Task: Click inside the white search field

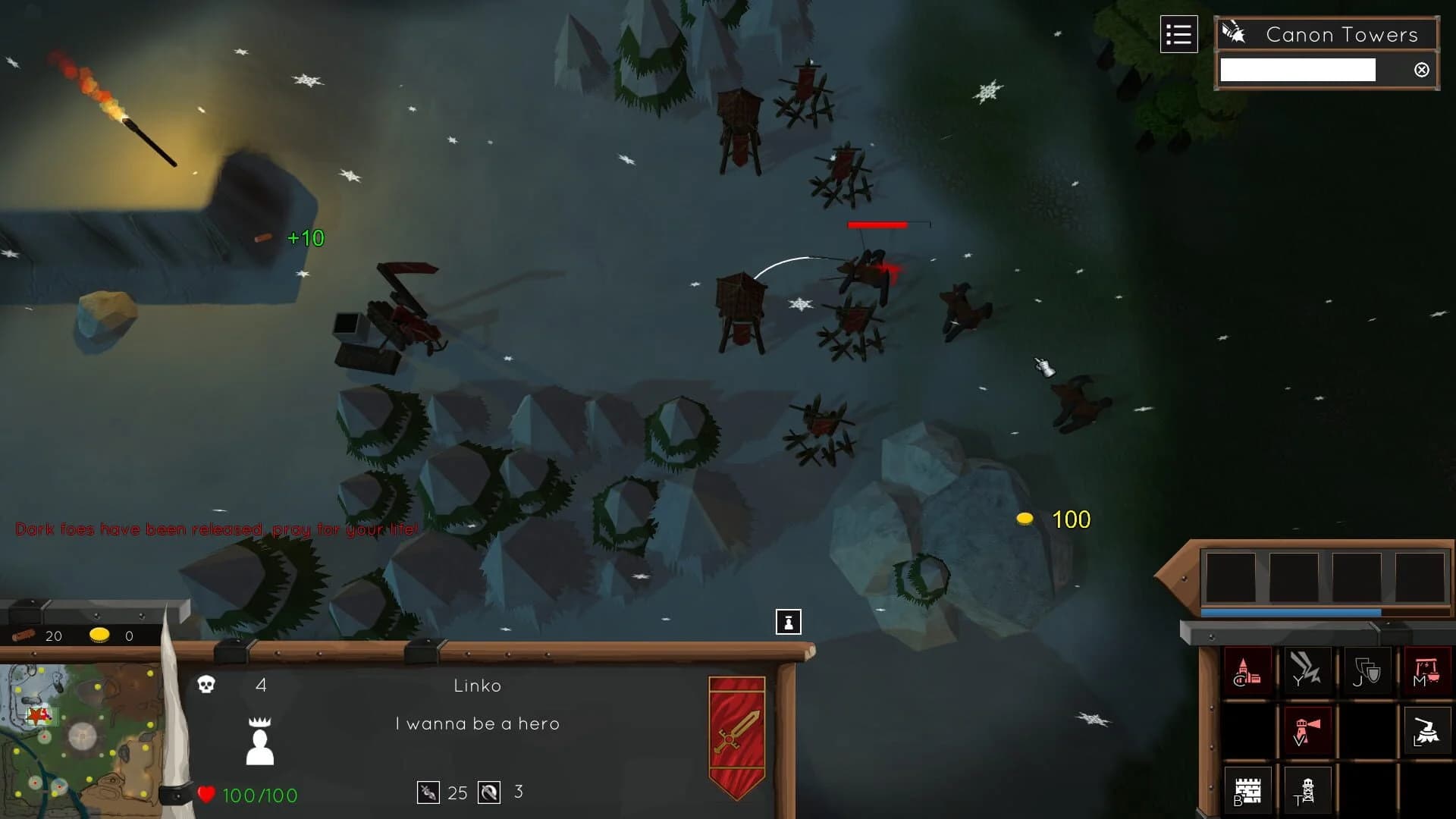Action: point(1297,69)
